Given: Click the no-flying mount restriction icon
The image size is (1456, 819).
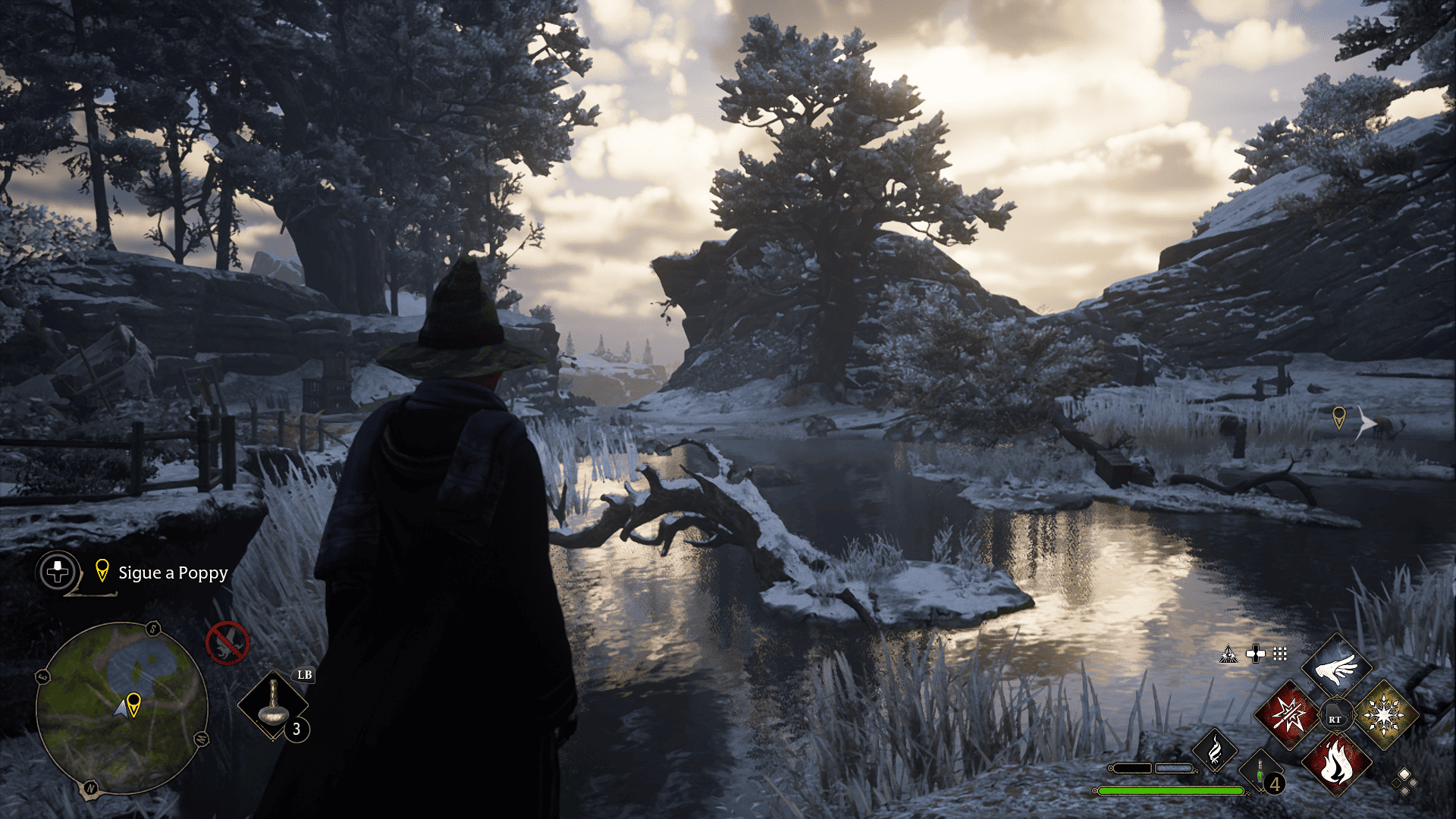Looking at the screenshot, I should [x=227, y=643].
